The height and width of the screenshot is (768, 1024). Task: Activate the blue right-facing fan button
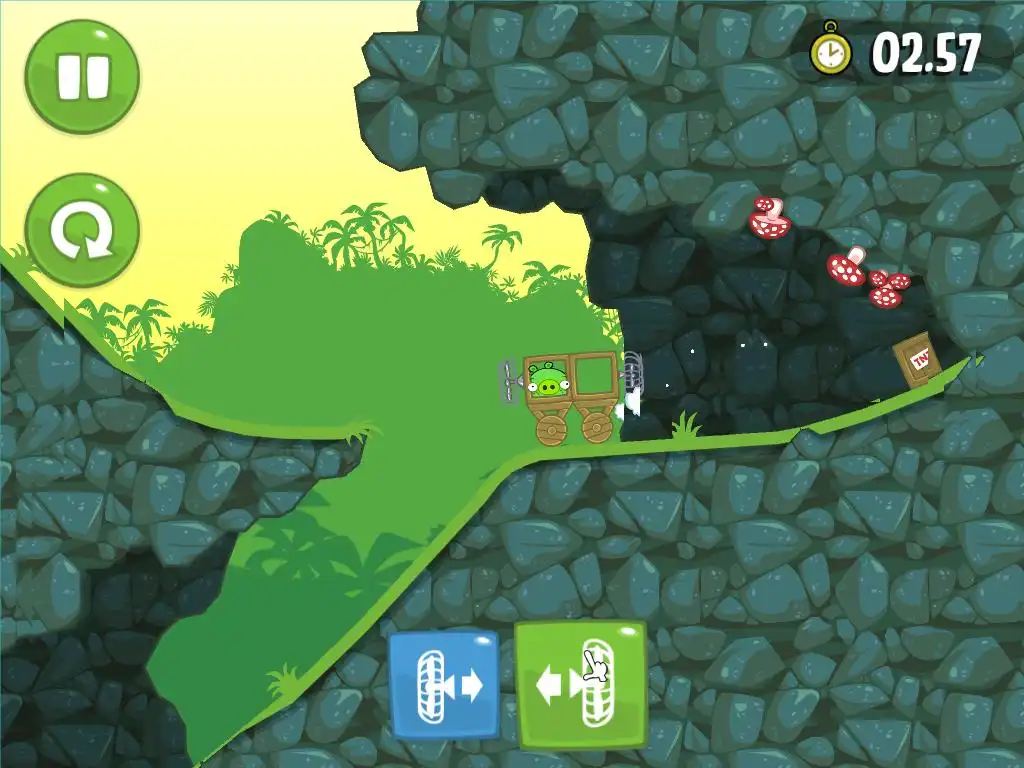tap(444, 685)
